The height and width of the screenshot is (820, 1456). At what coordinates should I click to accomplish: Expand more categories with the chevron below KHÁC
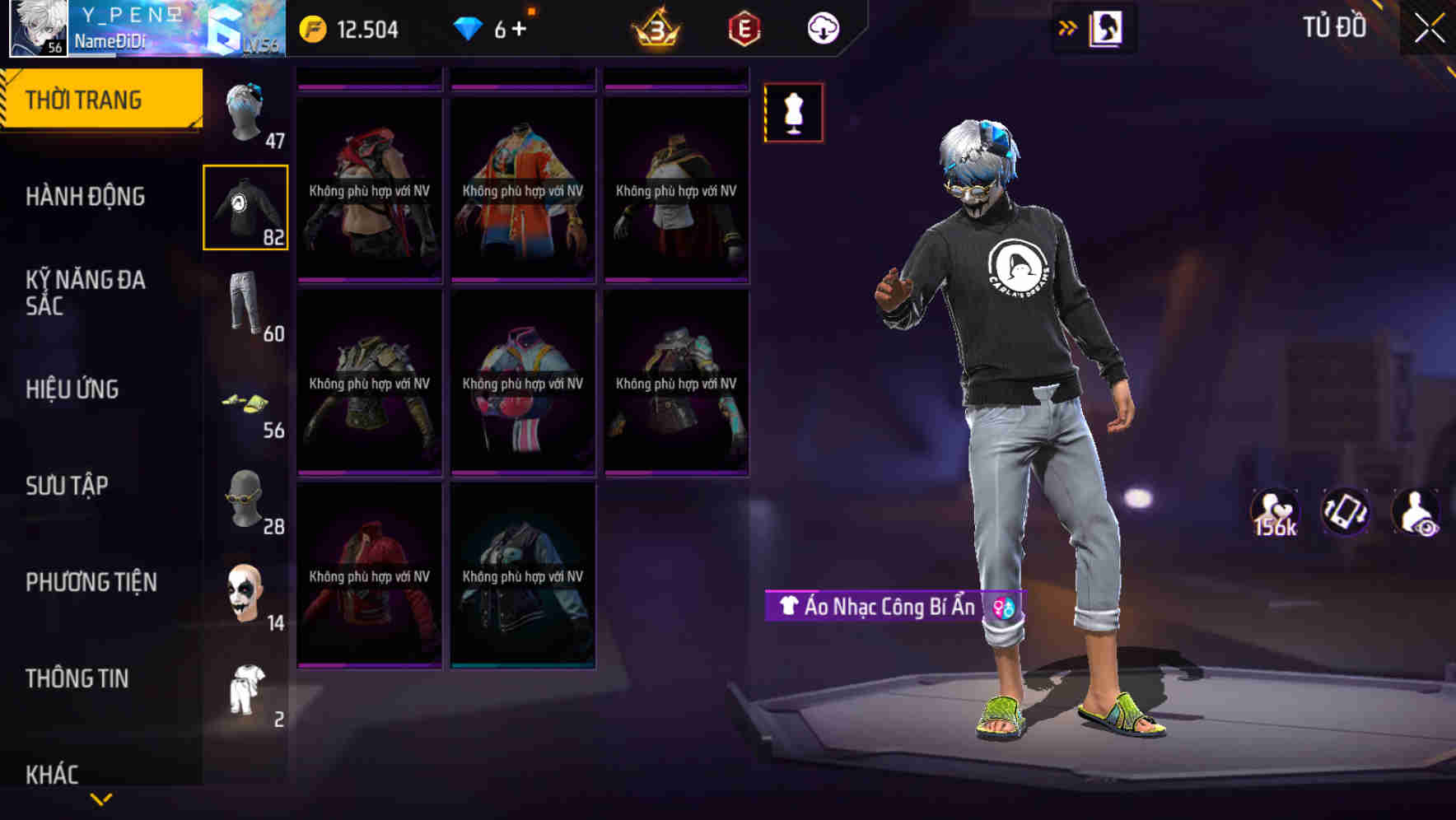coord(100,799)
